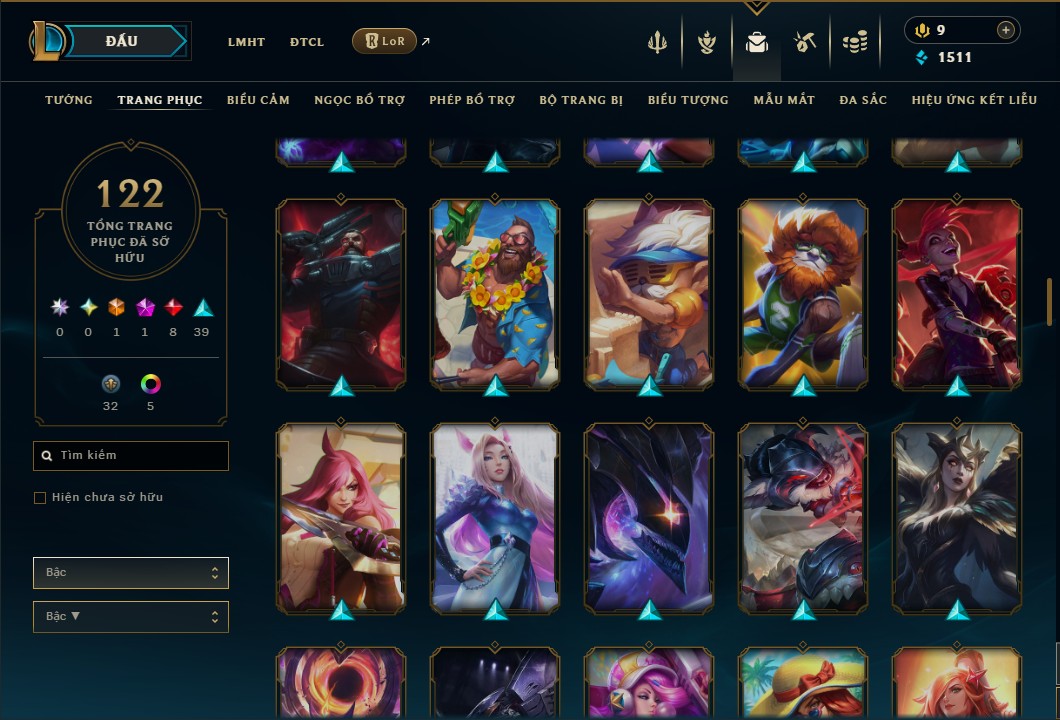Select the bearded beach skin with flower lei
This screenshot has height=720, width=1060.
(495, 292)
